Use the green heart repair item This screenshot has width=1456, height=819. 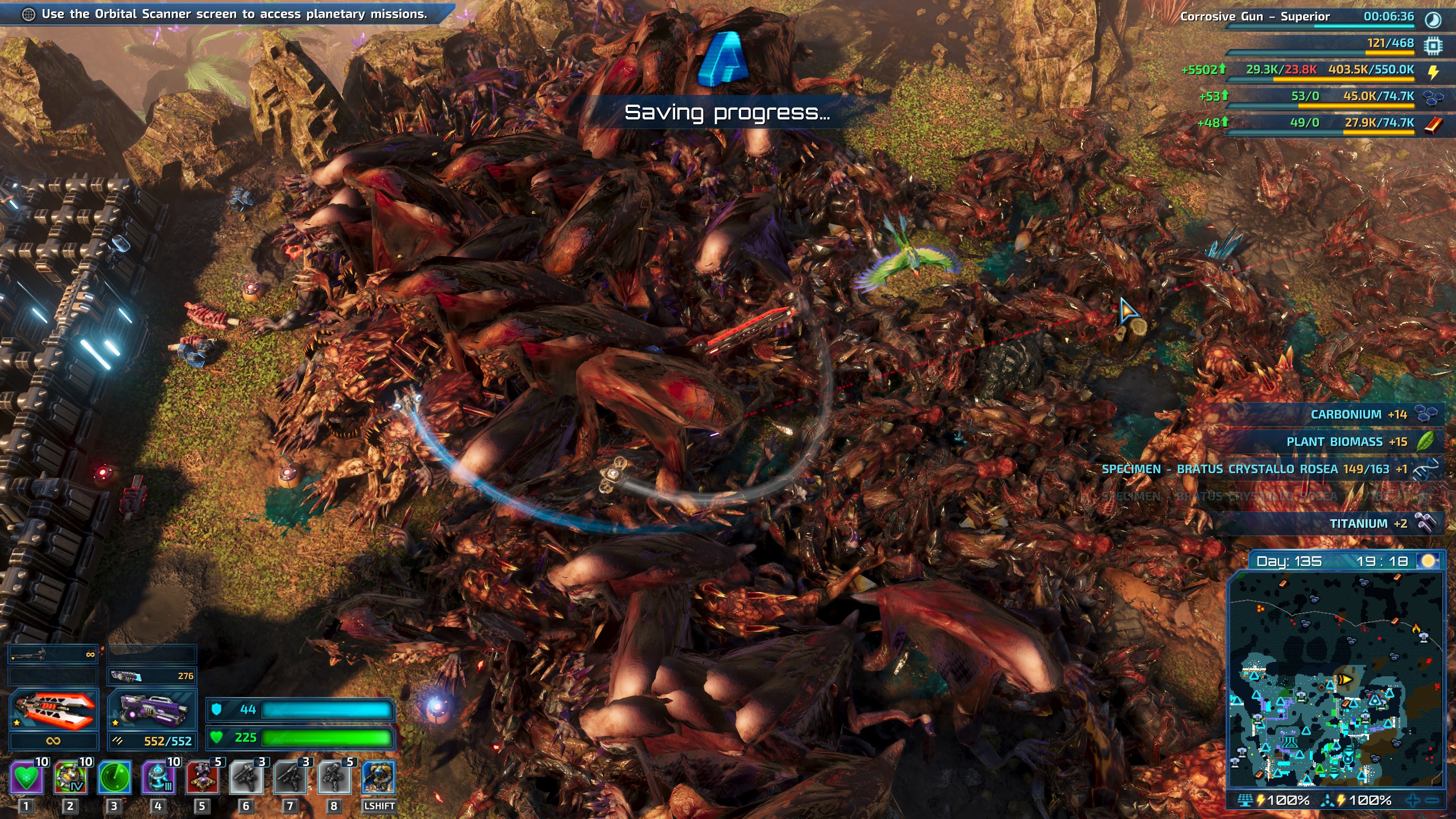pyautogui.click(x=26, y=777)
